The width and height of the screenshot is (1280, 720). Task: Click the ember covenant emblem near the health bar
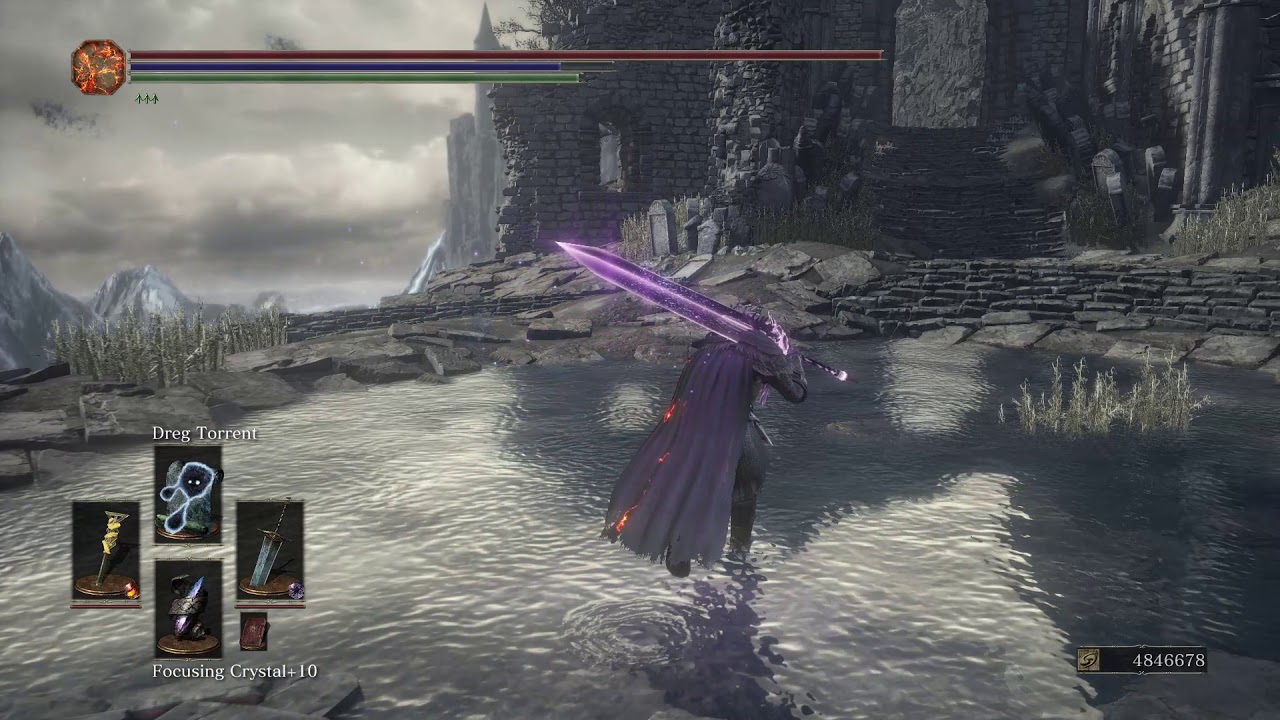96,67
